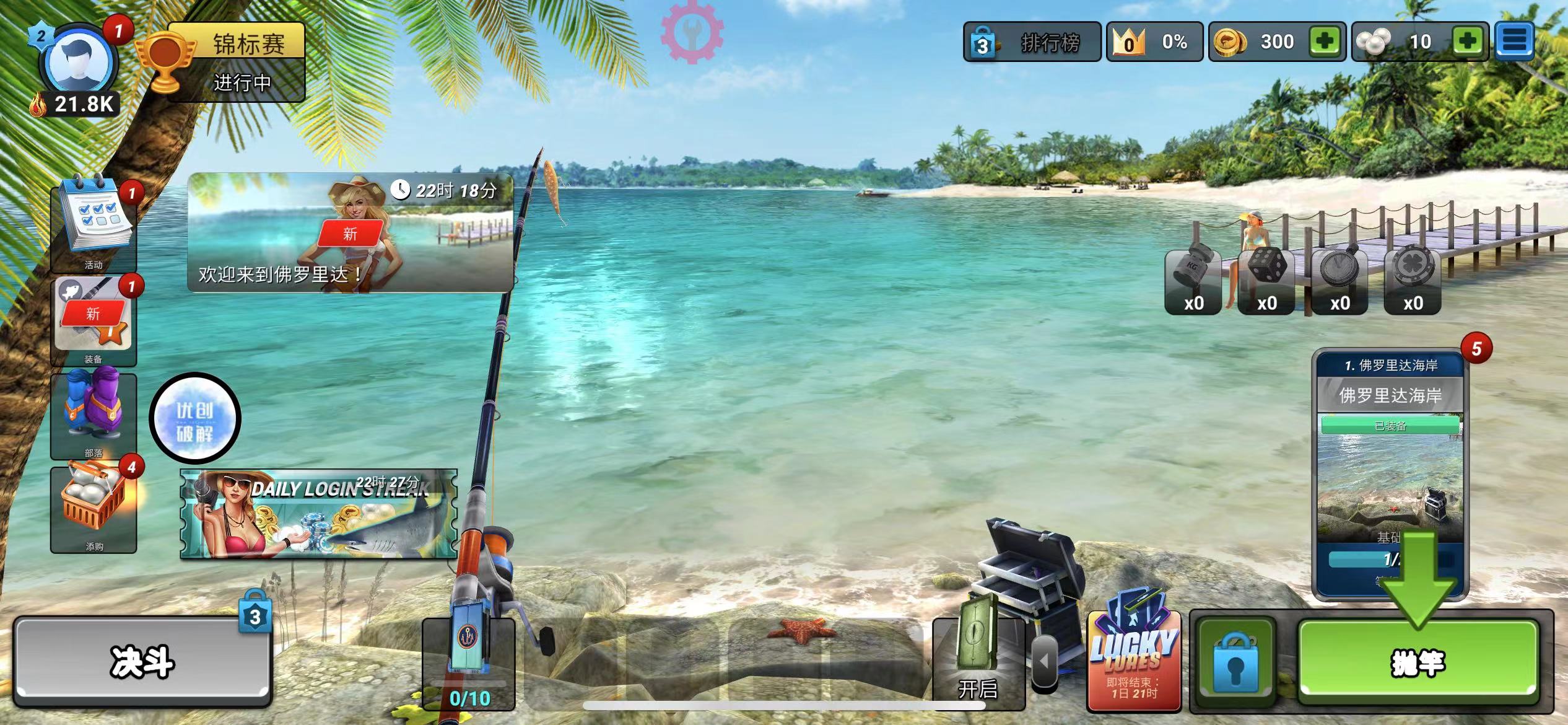Open the Daily Login Streak banner
The width and height of the screenshot is (1568, 725).
coord(318,514)
